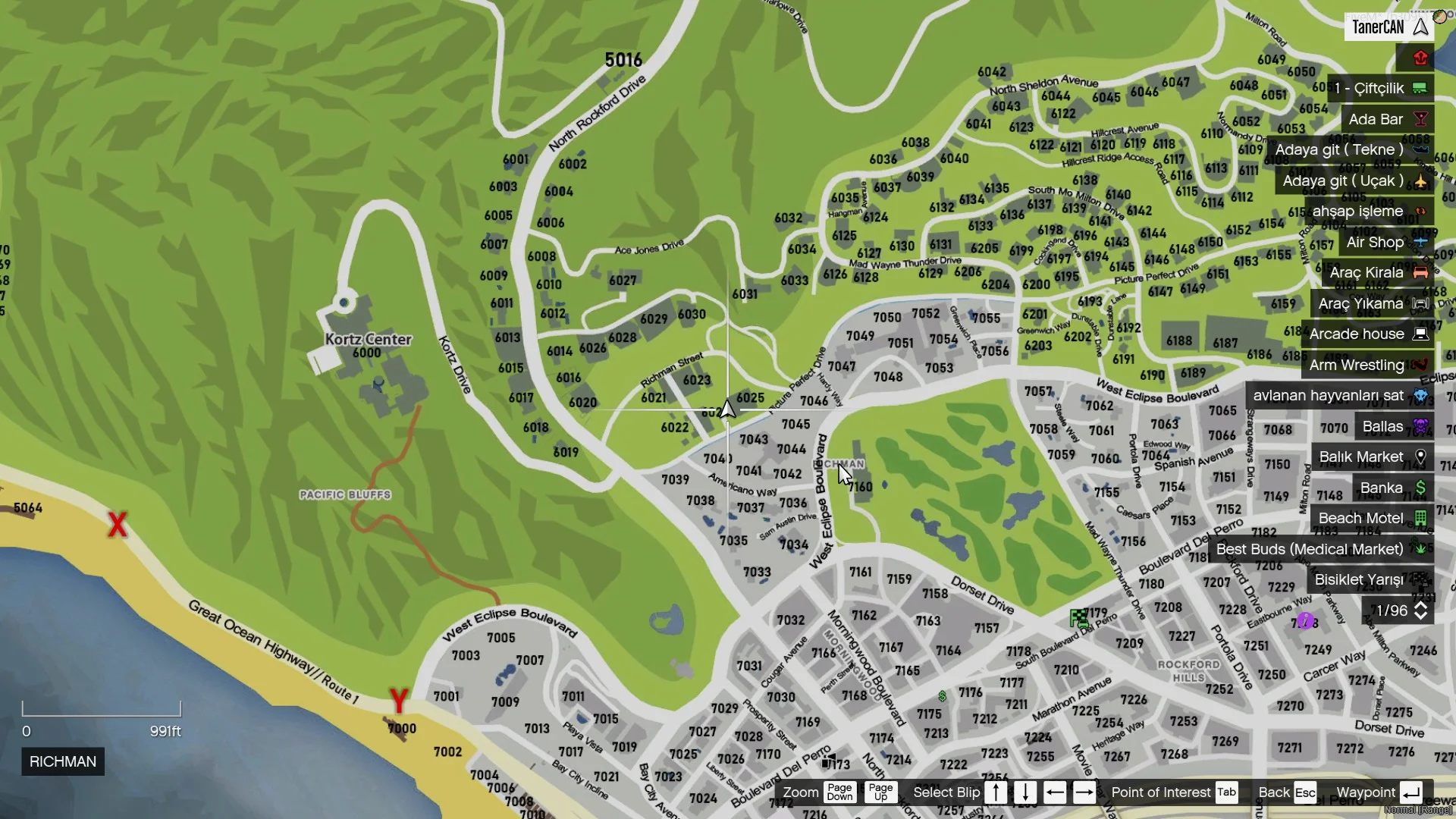Select the Bisiklet Yarışı legend entry
This screenshot has width=1456, height=819.
[x=1370, y=580]
